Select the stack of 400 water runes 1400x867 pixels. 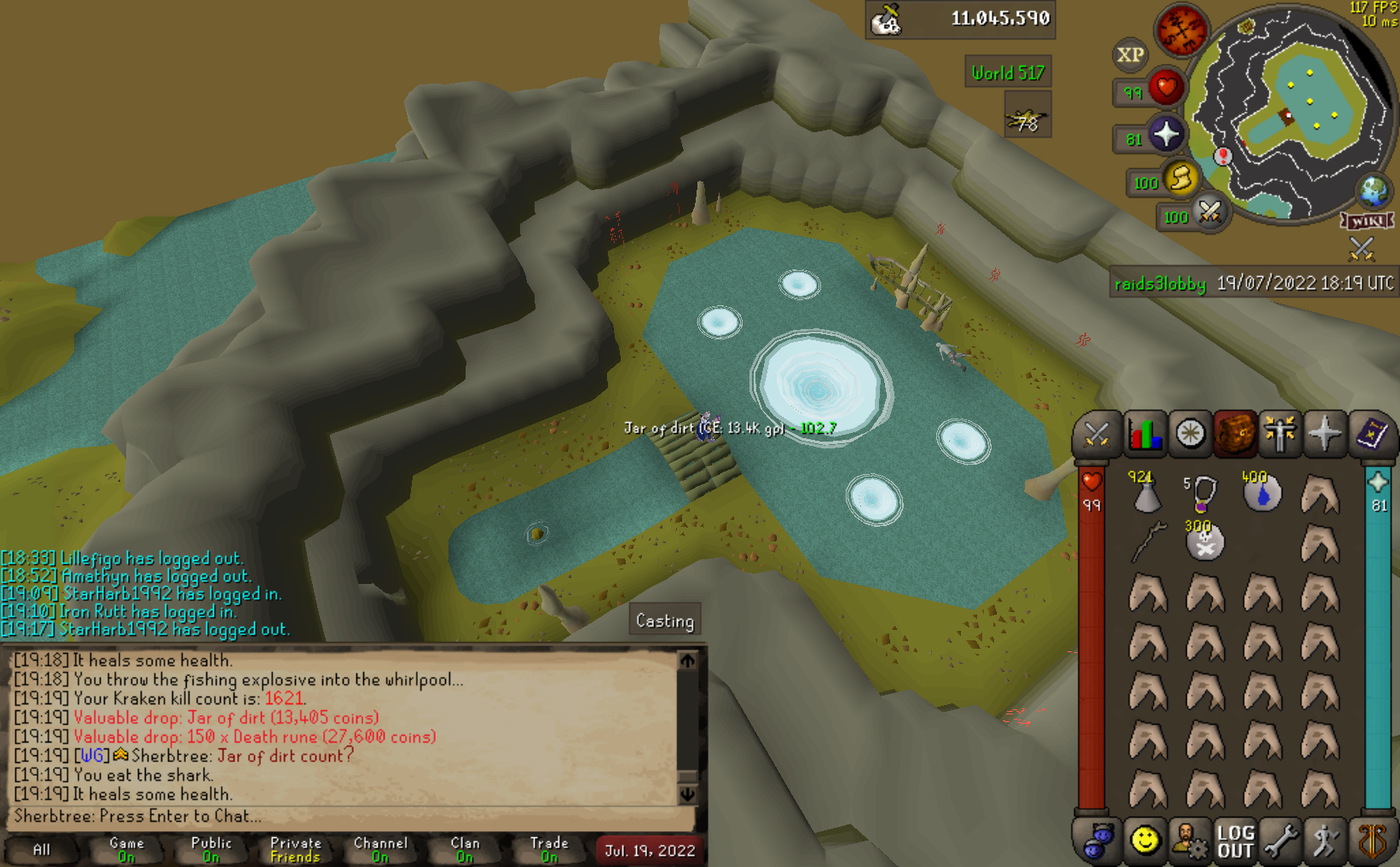[x=1262, y=494]
